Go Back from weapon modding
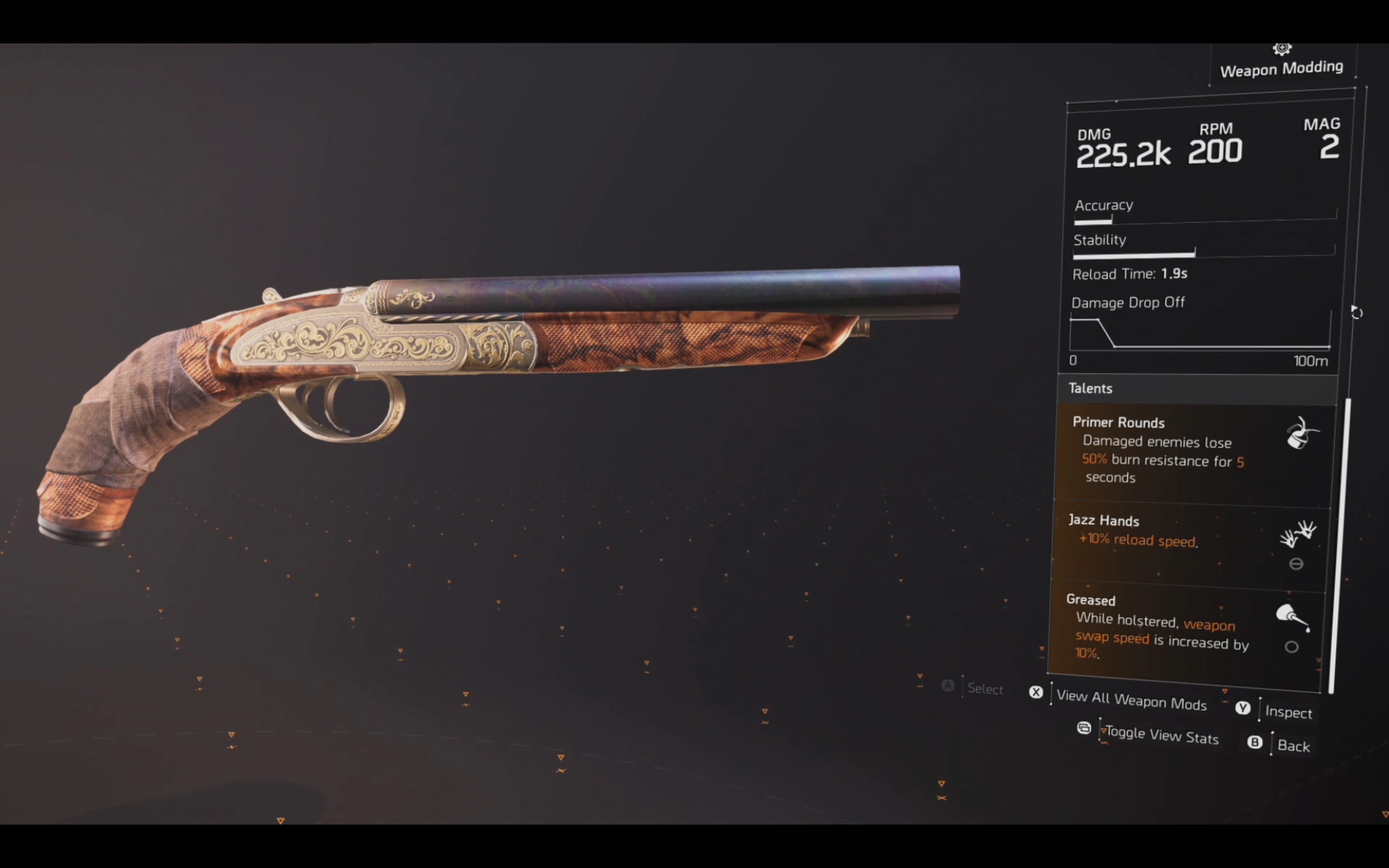The image size is (1389, 868). 1293,746
